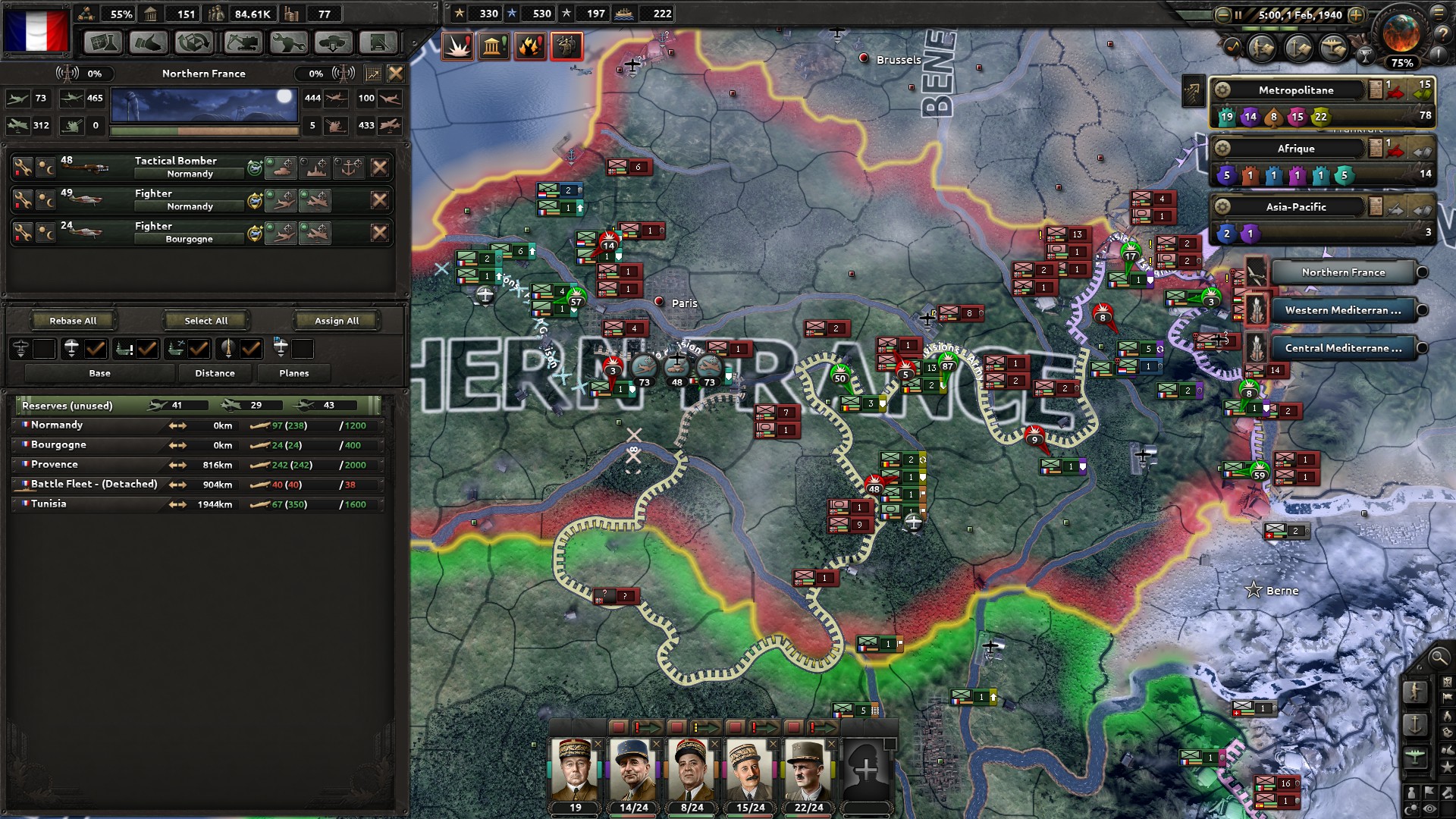Click the Assign All button
The width and height of the screenshot is (1456, 819).
point(336,320)
